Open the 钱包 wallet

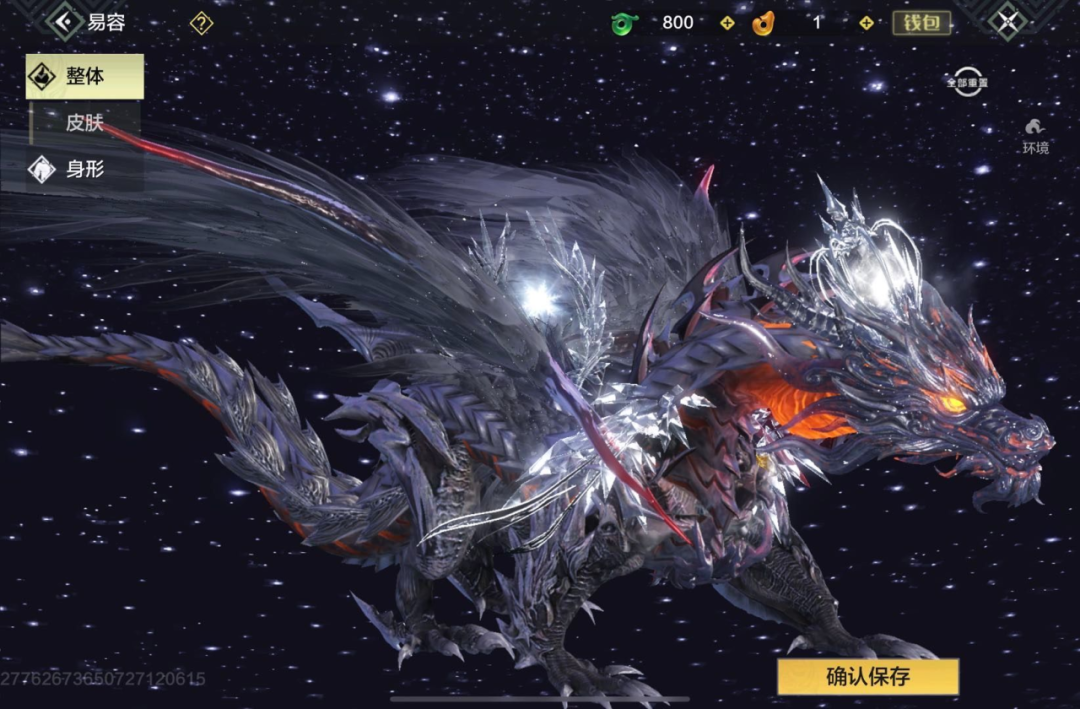pyautogui.click(x=921, y=22)
